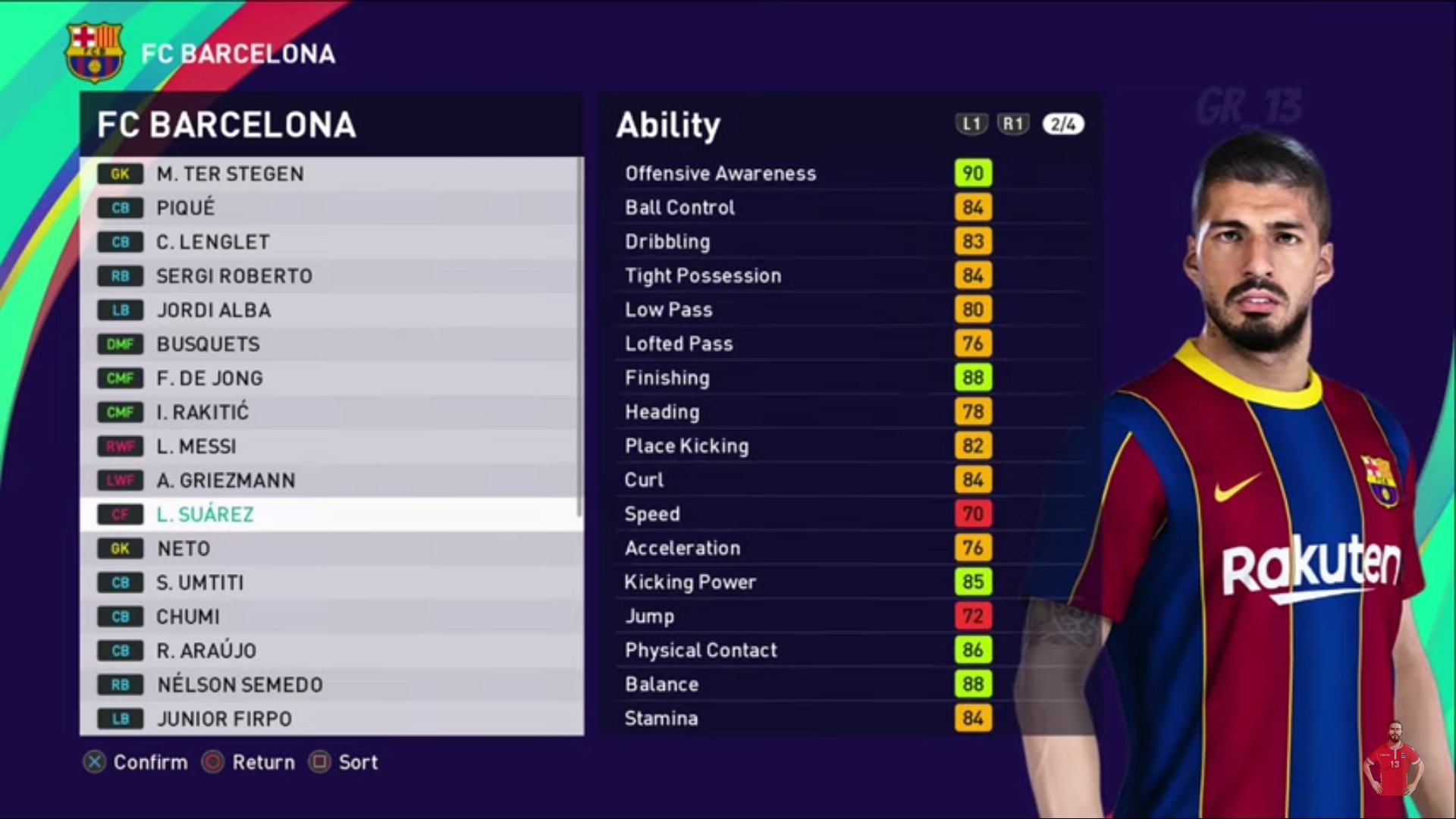The image size is (1456, 819).
Task: Choose S. Umtiti from the list
Action: coord(331,583)
